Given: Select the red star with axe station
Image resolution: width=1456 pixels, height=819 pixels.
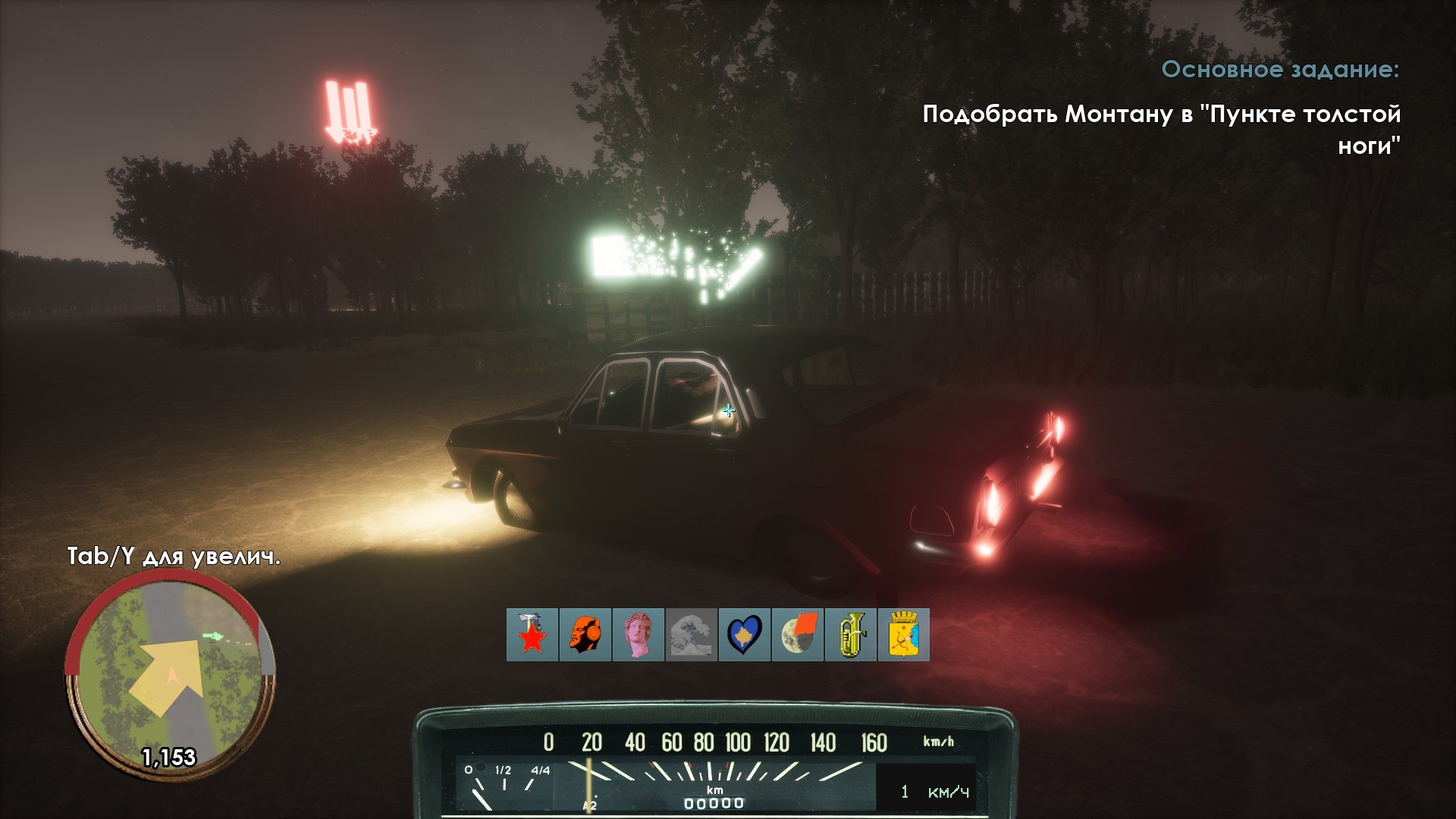Looking at the screenshot, I should 532,635.
